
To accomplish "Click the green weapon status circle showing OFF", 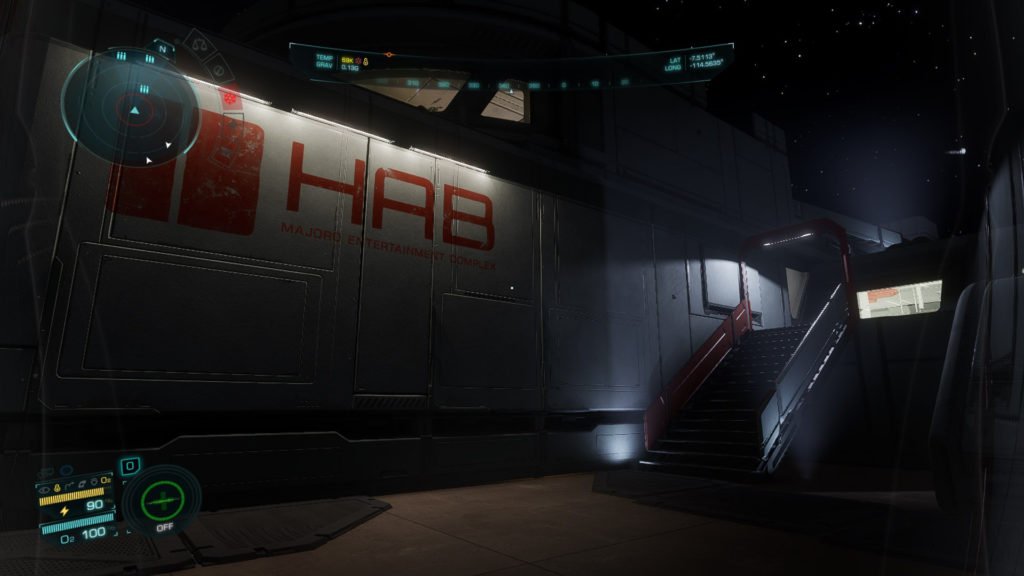I will pyautogui.click(x=161, y=499).
